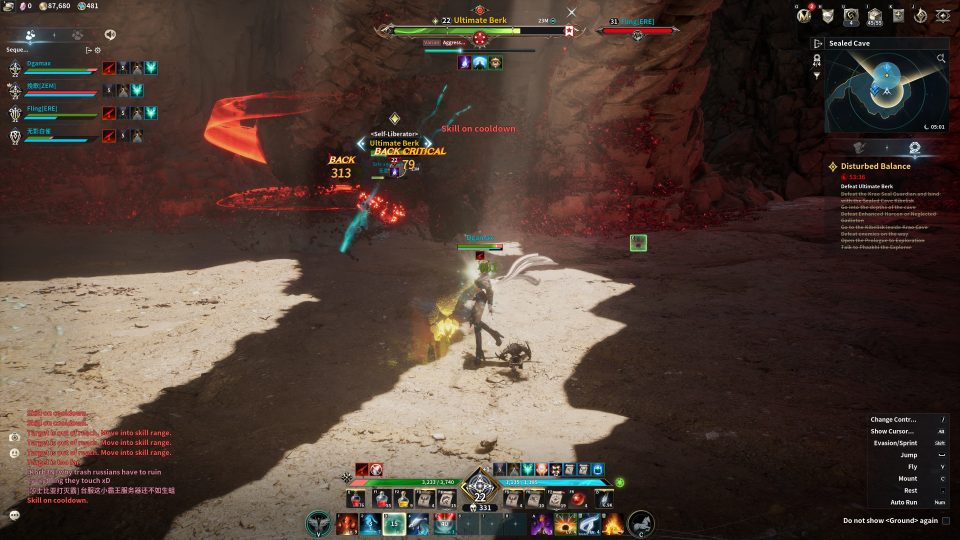This screenshot has height=540, width=960.
Task: Toggle the voice chat speaker icon
Action: tap(110, 34)
